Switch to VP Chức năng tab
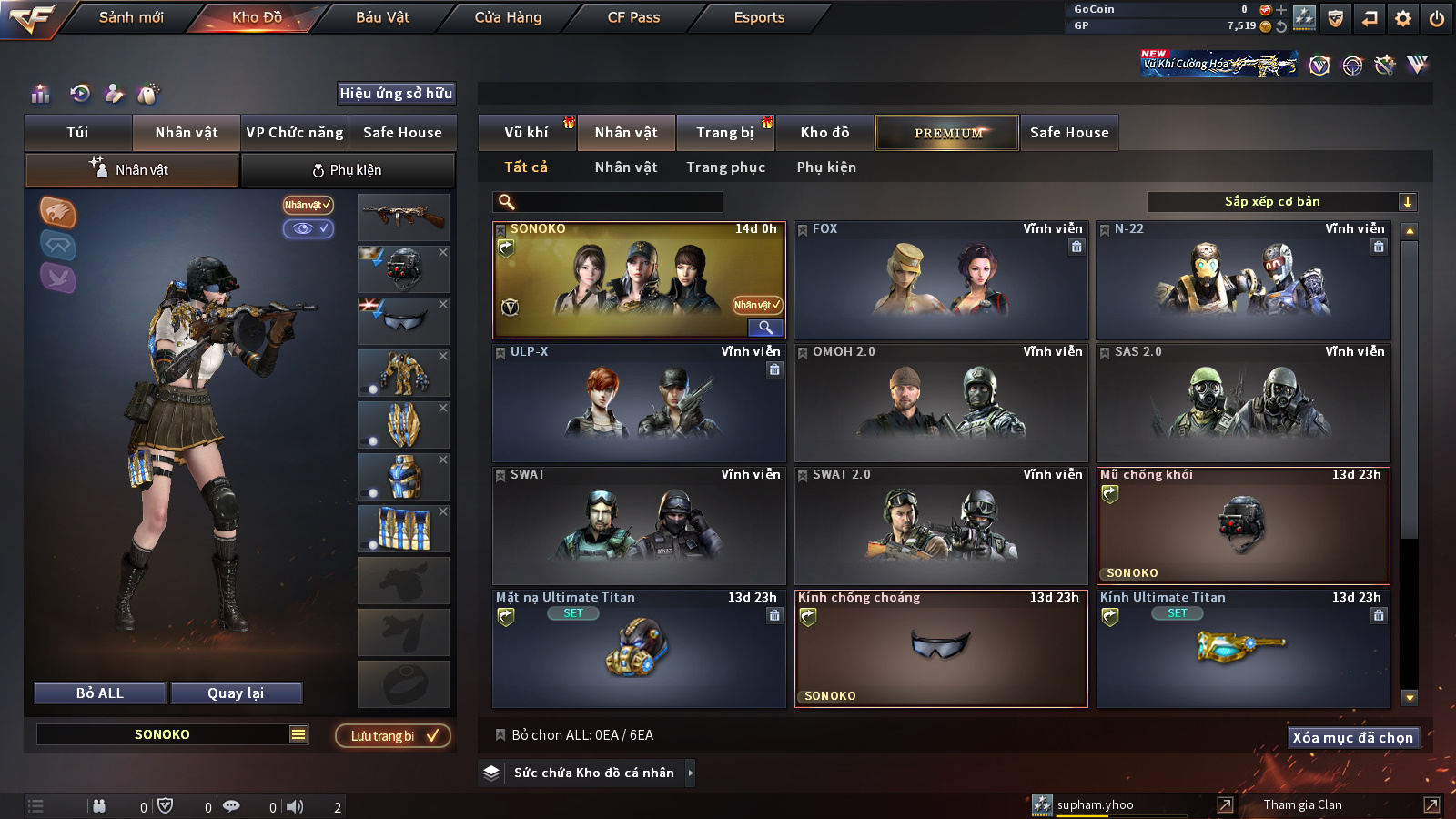The height and width of the screenshot is (819, 1456). click(295, 133)
